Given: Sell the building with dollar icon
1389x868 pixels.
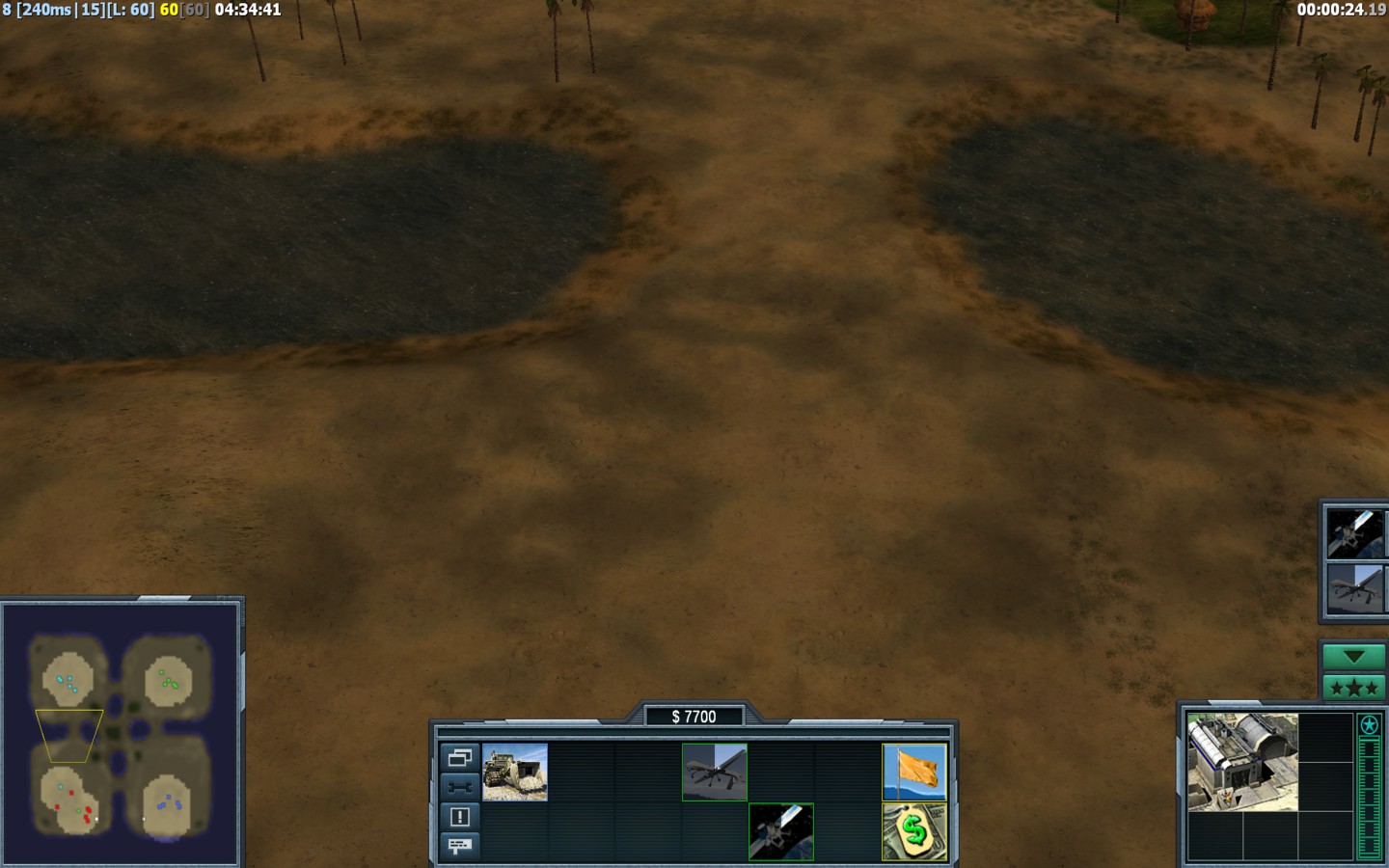Looking at the screenshot, I should pos(914,831).
